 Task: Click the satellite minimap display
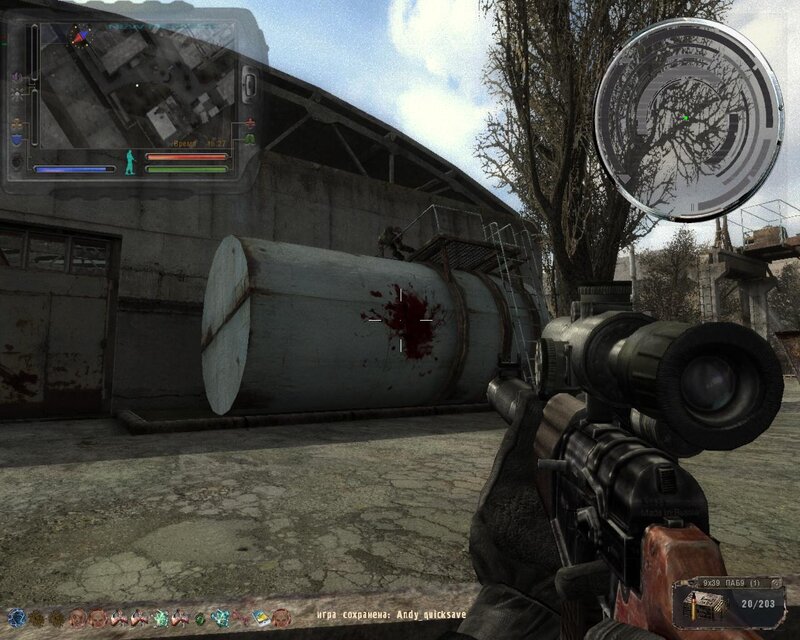tap(135, 88)
